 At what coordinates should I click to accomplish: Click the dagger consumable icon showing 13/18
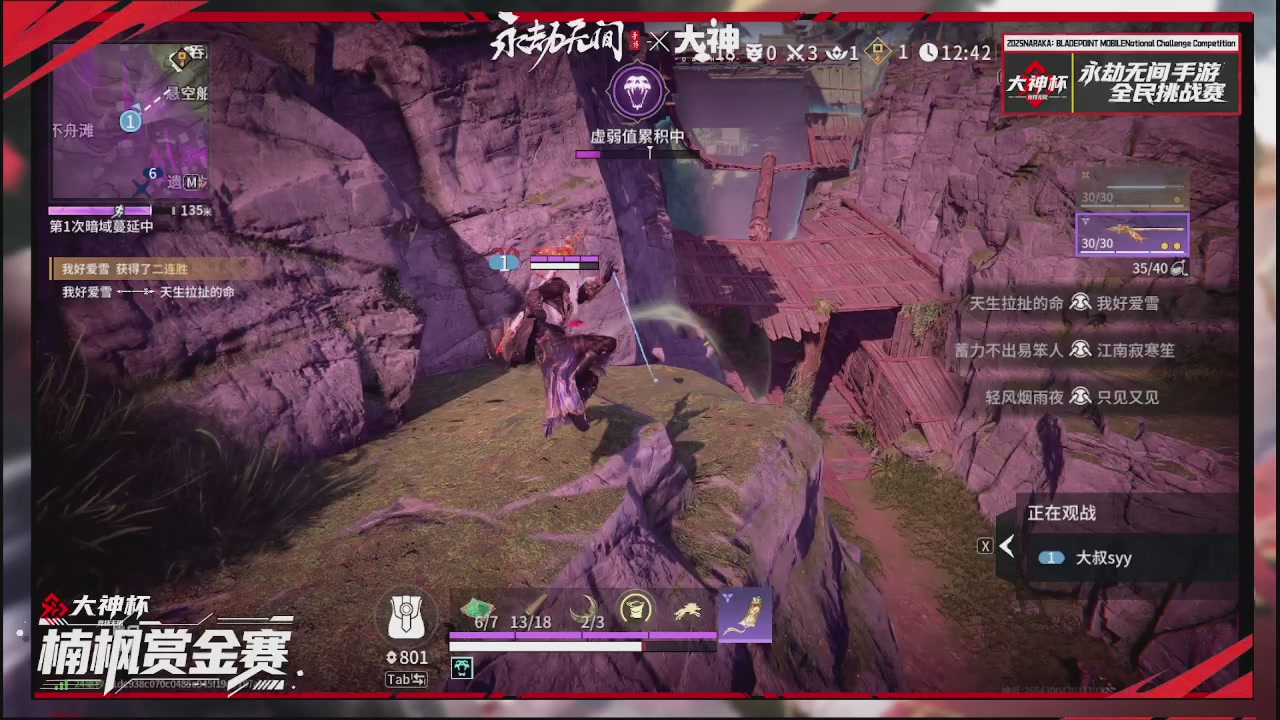coord(533,607)
